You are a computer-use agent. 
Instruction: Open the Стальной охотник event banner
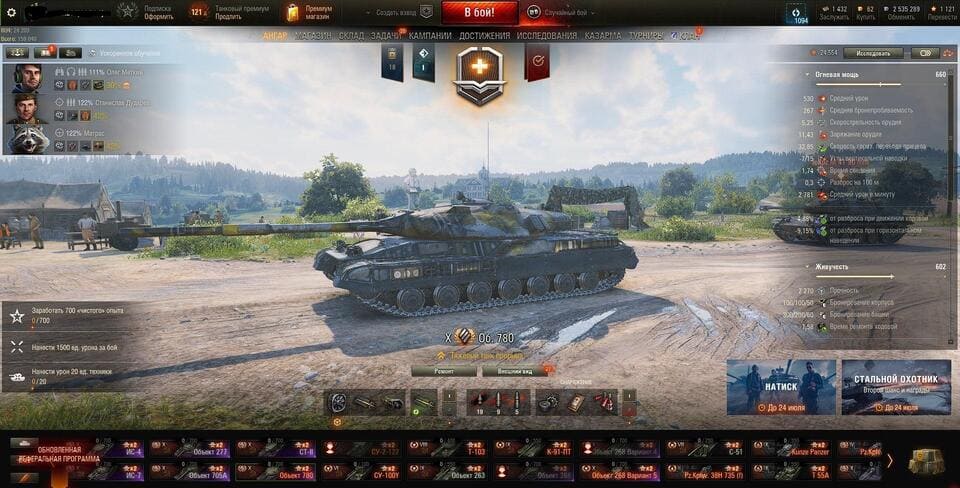coord(896,387)
